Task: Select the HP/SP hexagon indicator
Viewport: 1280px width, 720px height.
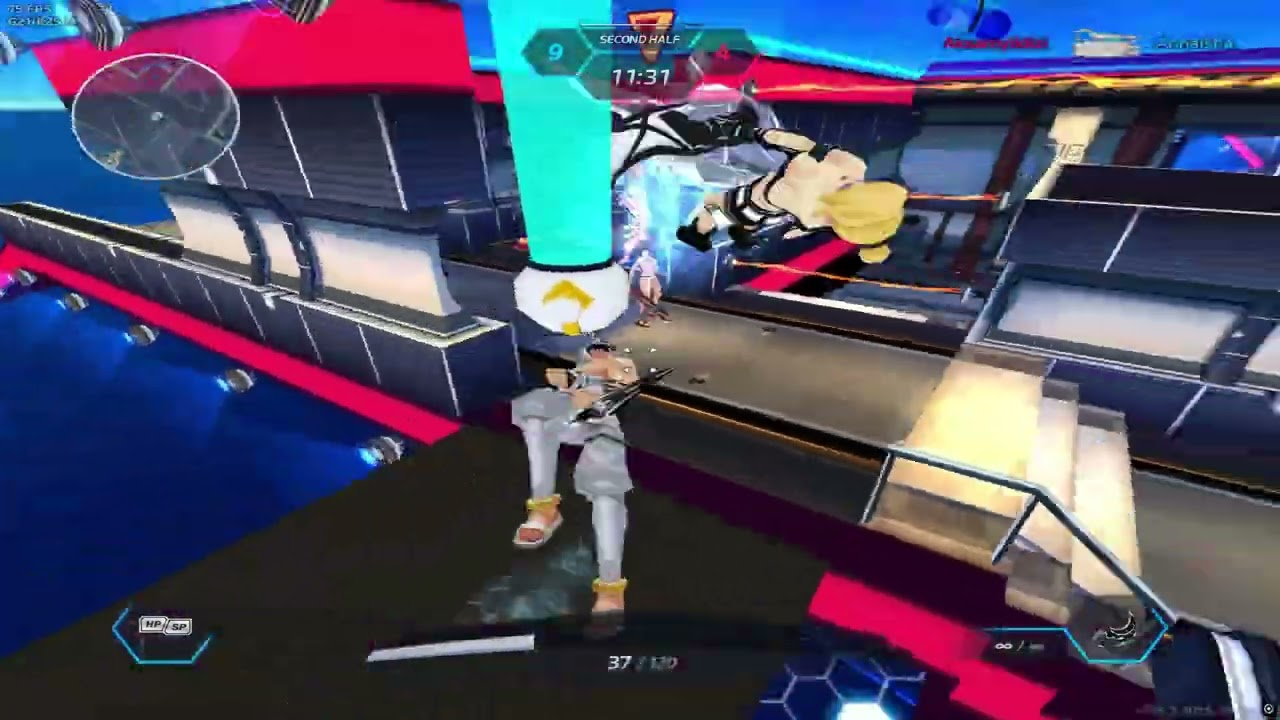Action: click(x=164, y=634)
